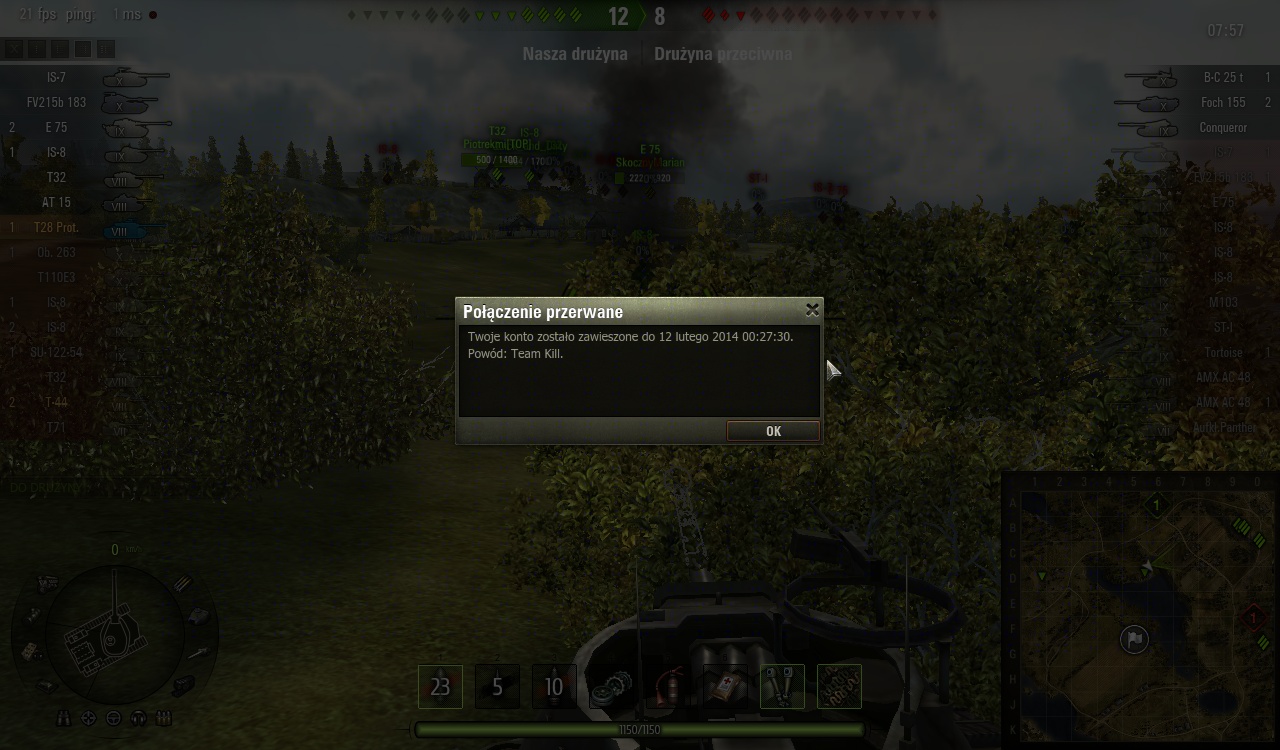Select Foch 155 in the enemy list
The width and height of the screenshot is (1280, 750).
point(1223,102)
